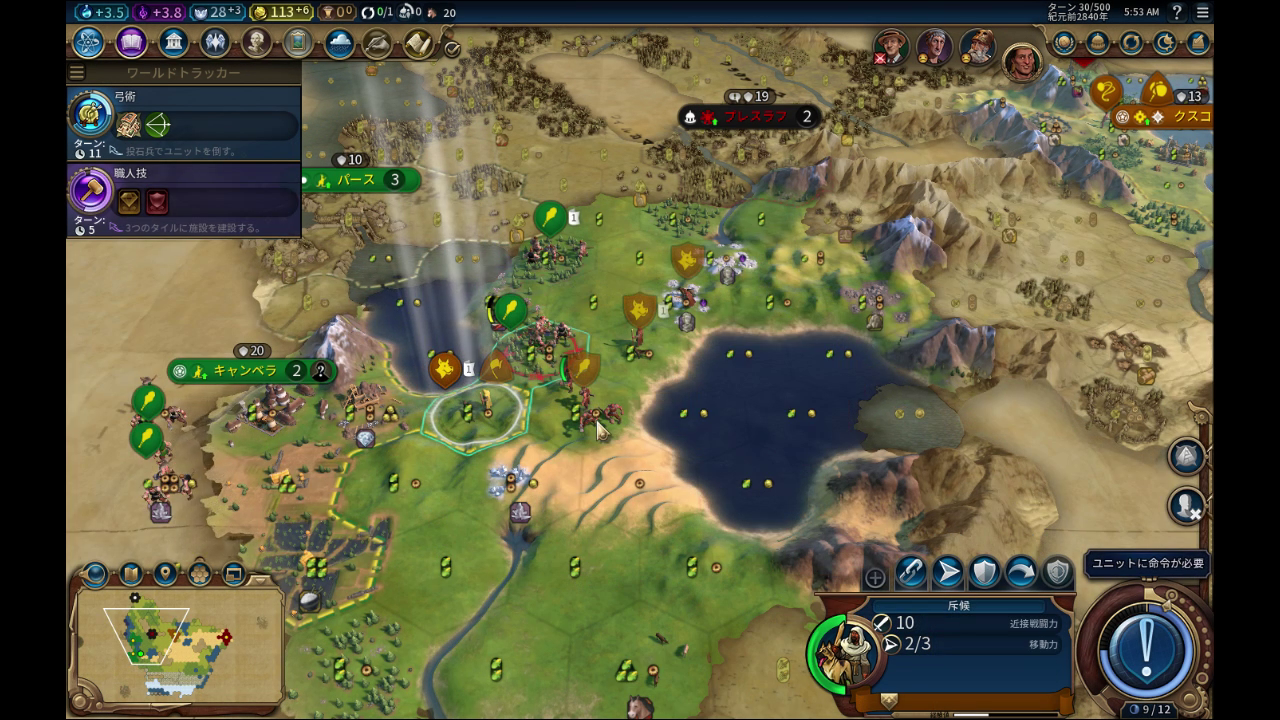
Task: Open the Perth (パース) city banner
Action: tap(356, 180)
